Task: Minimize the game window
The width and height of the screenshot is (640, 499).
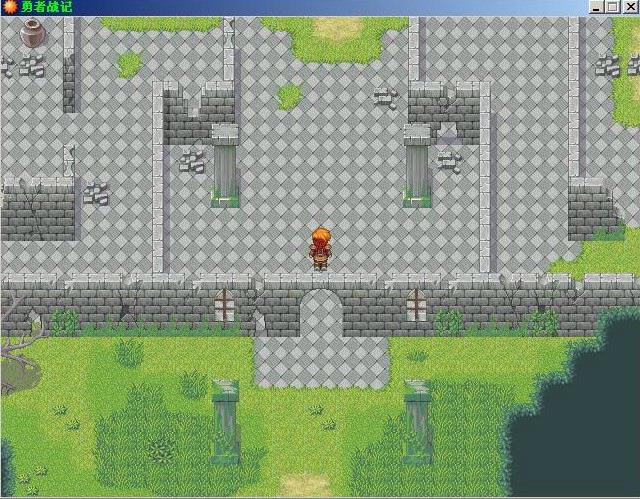Action: click(597, 7)
